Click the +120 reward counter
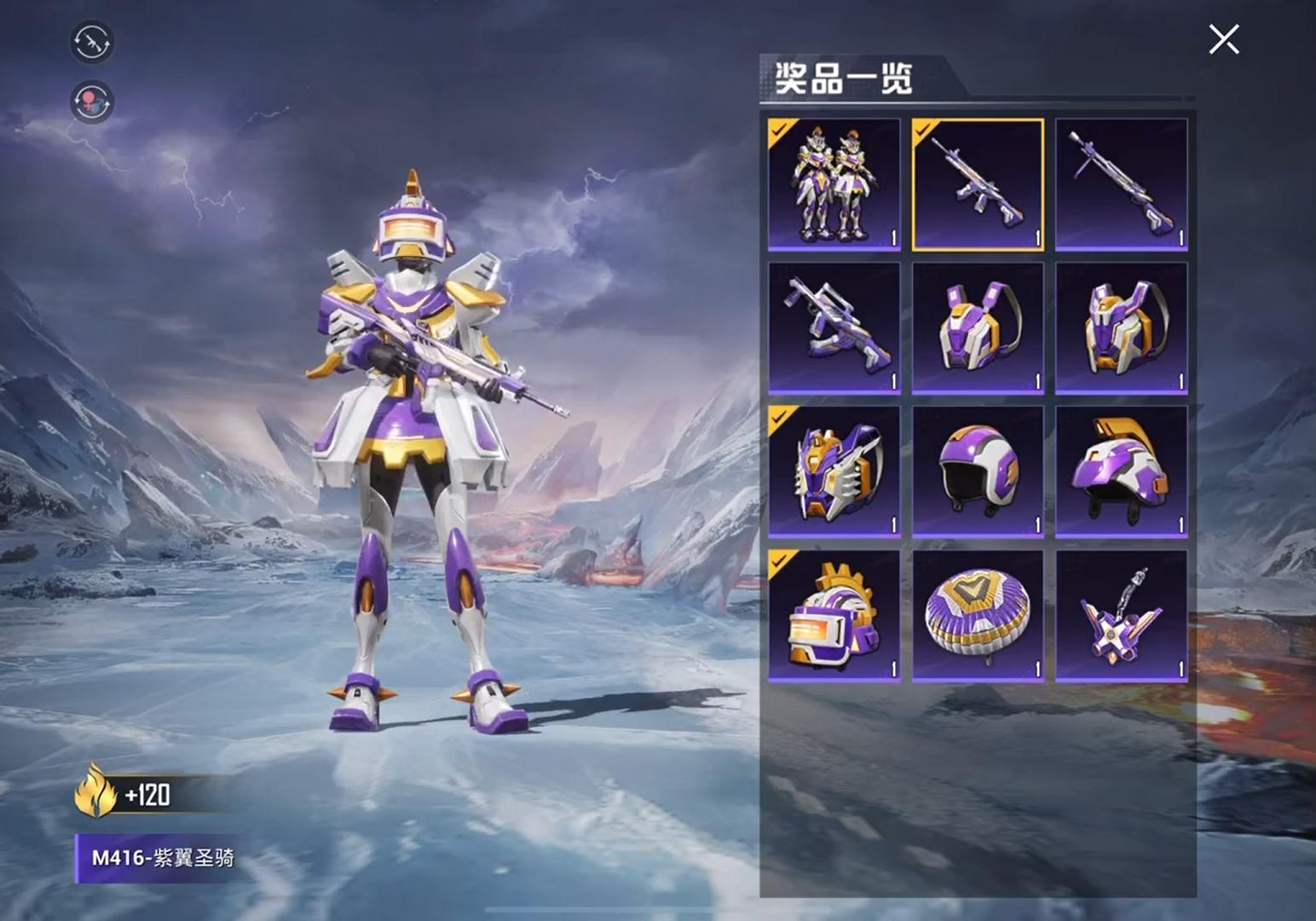1316x921 pixels. coord(151,796)
